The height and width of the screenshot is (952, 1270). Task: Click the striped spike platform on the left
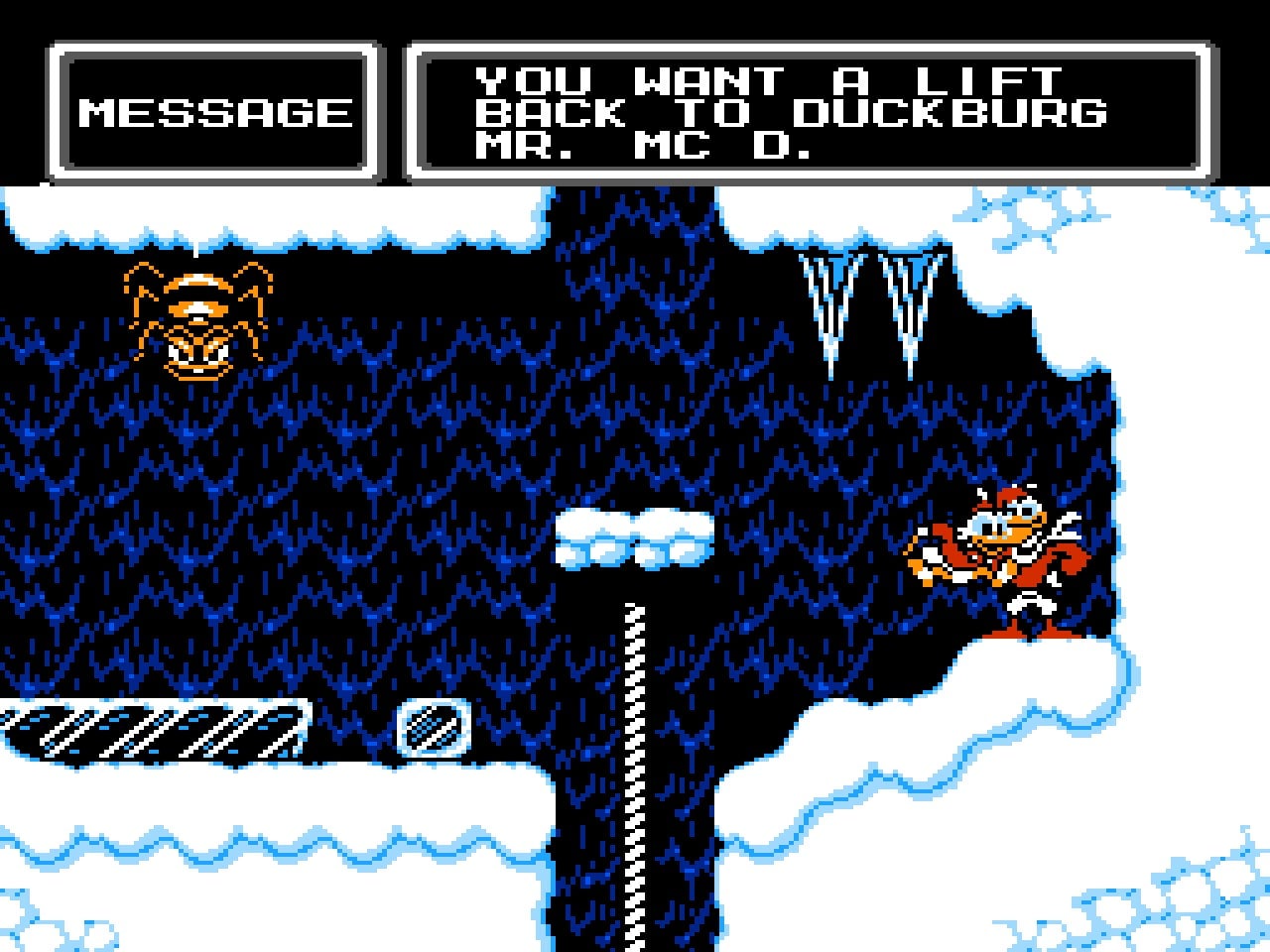point(149,731)
